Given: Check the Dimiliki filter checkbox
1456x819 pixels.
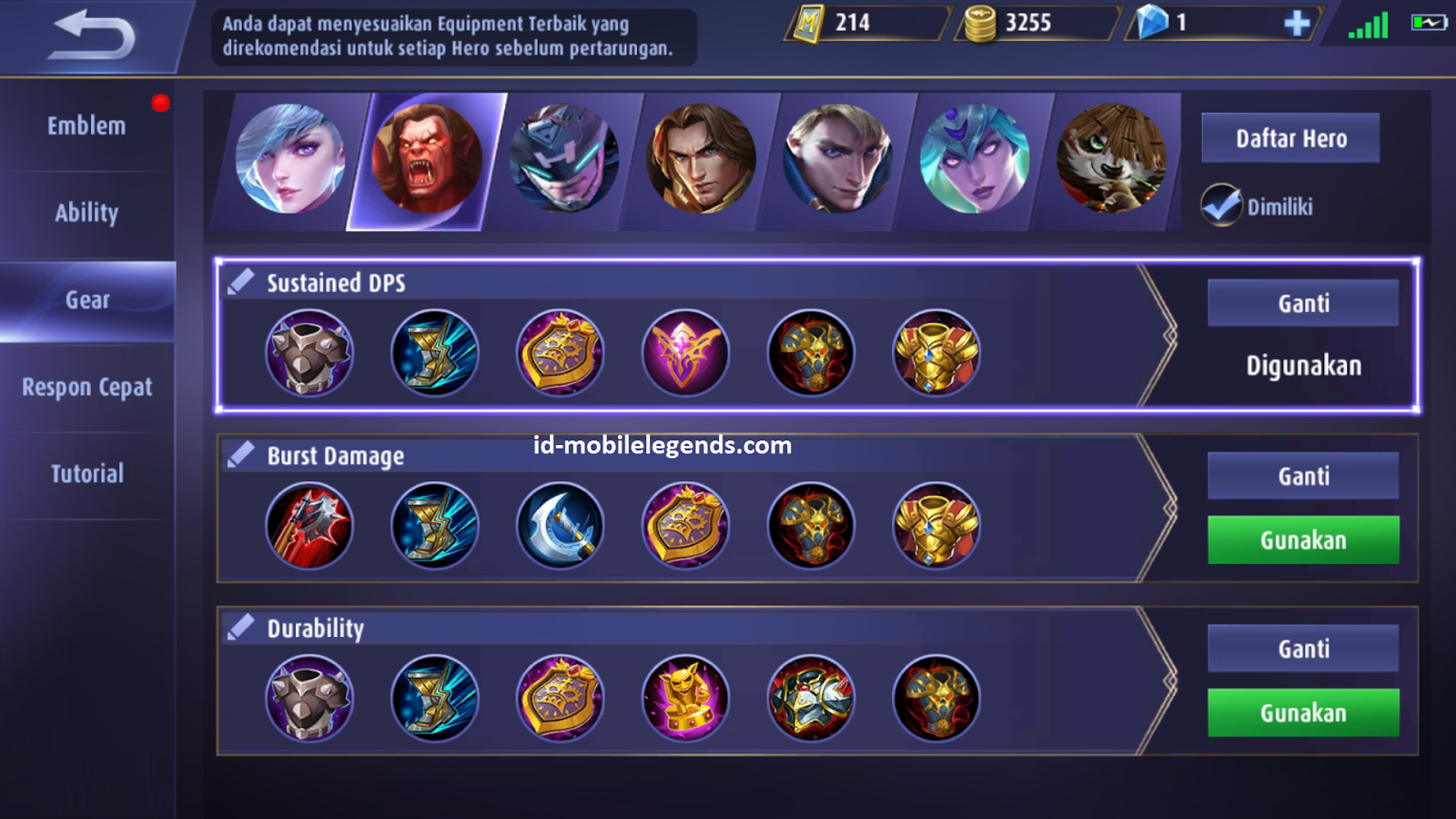Looking at the screenshot, I should point(1224,205).
